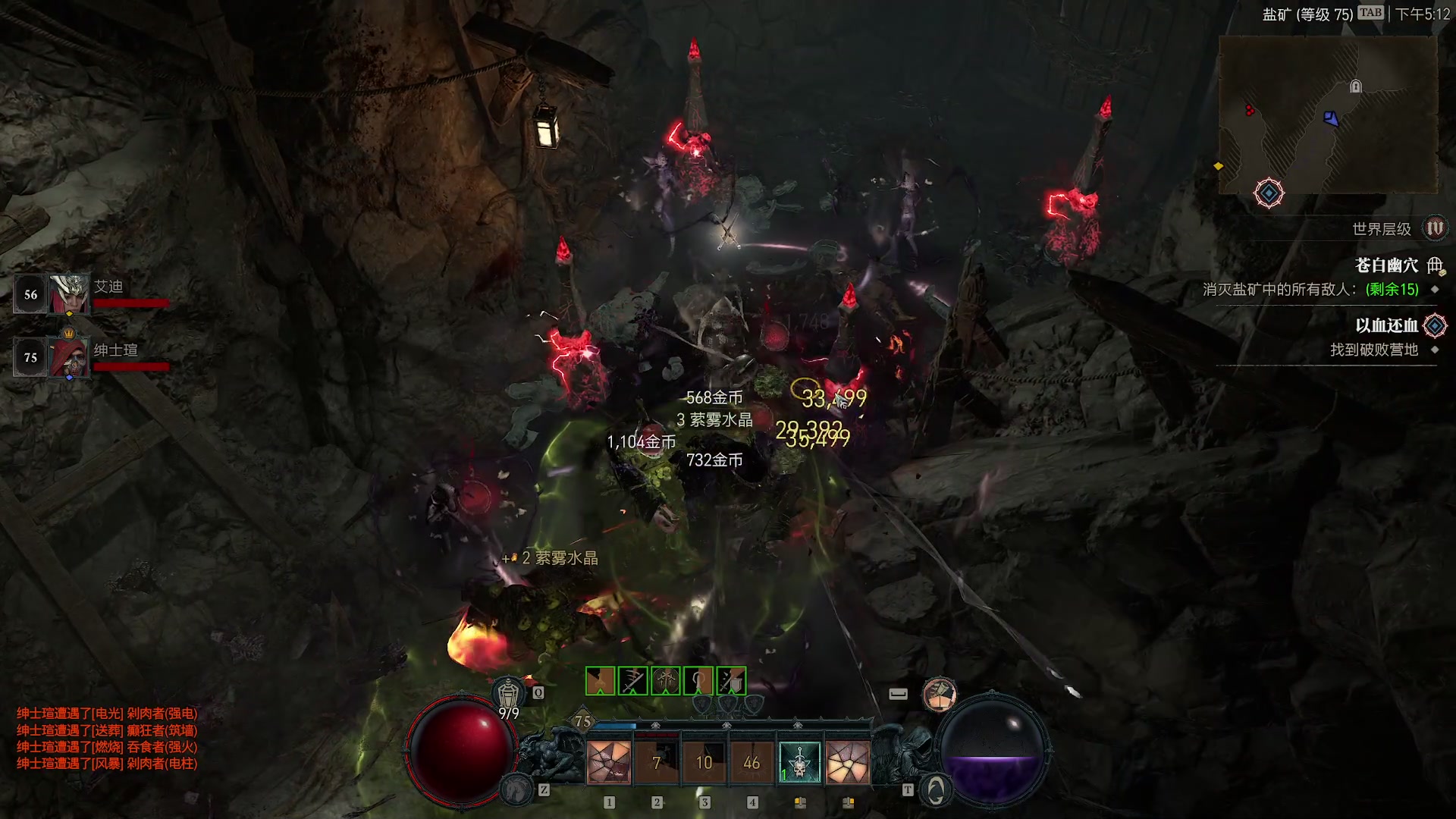
Task: Open the dungeon minimap
Action: pos(1327,114)
